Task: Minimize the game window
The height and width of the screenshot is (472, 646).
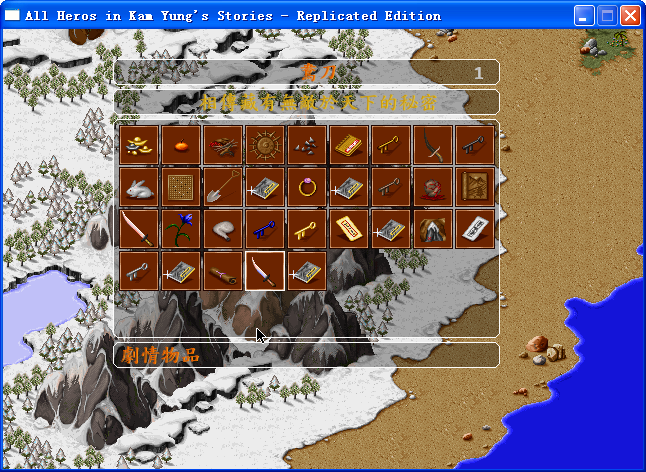Action: tap(584, 16)
